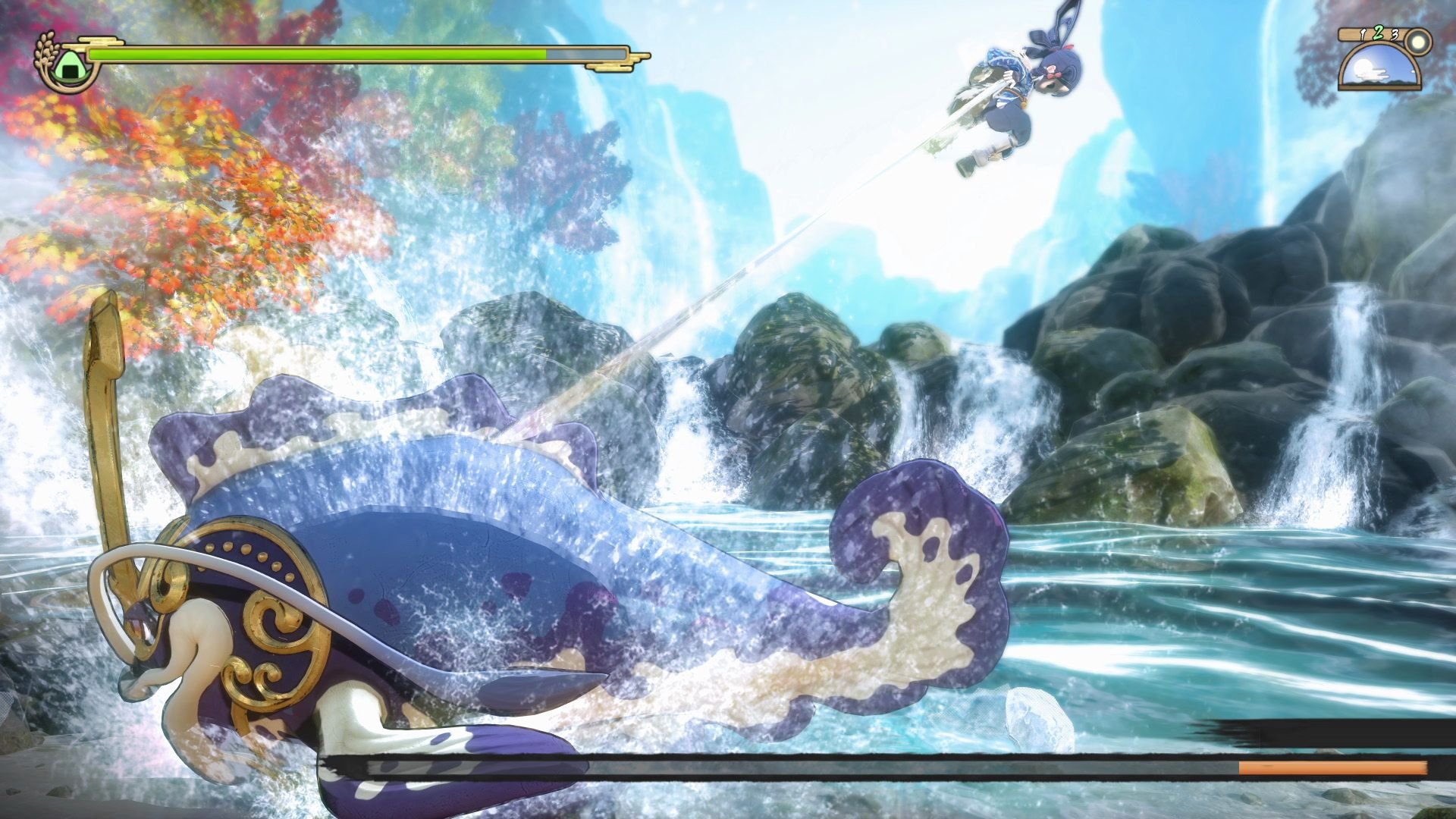Toggle day number 1 on the counter
1456x819 pixels.
coord(1362,35)
